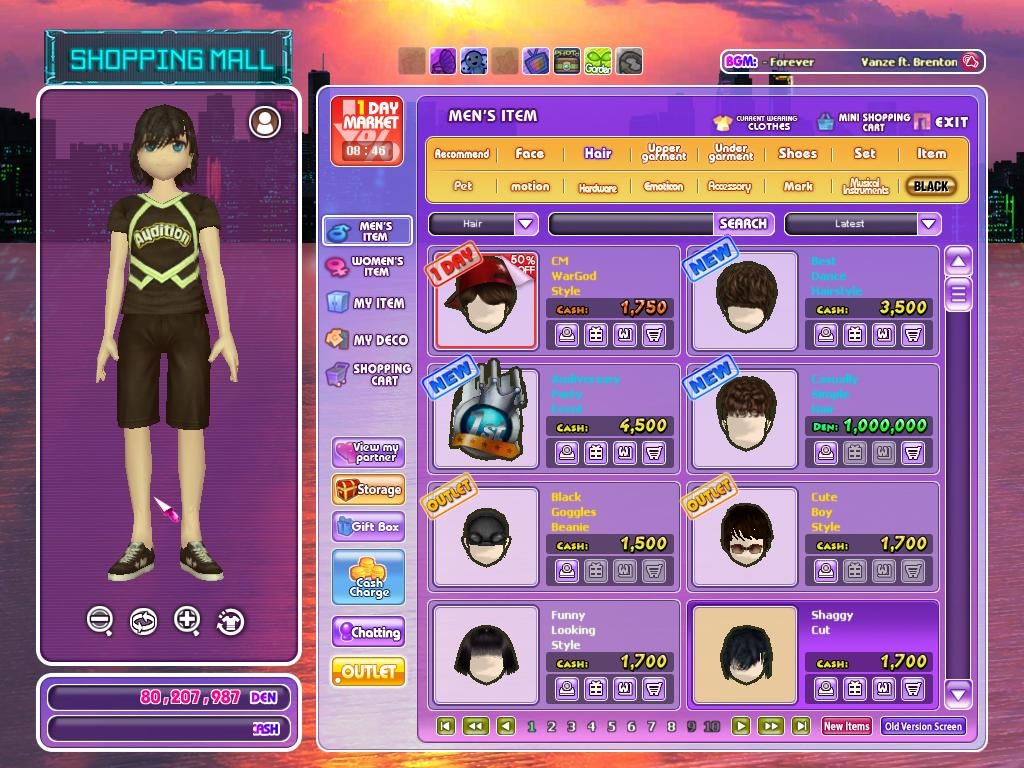Screen dimensions: 1024x768
Task: Choose the Shaggy Cut hair thumbnail
Action: 744,653
